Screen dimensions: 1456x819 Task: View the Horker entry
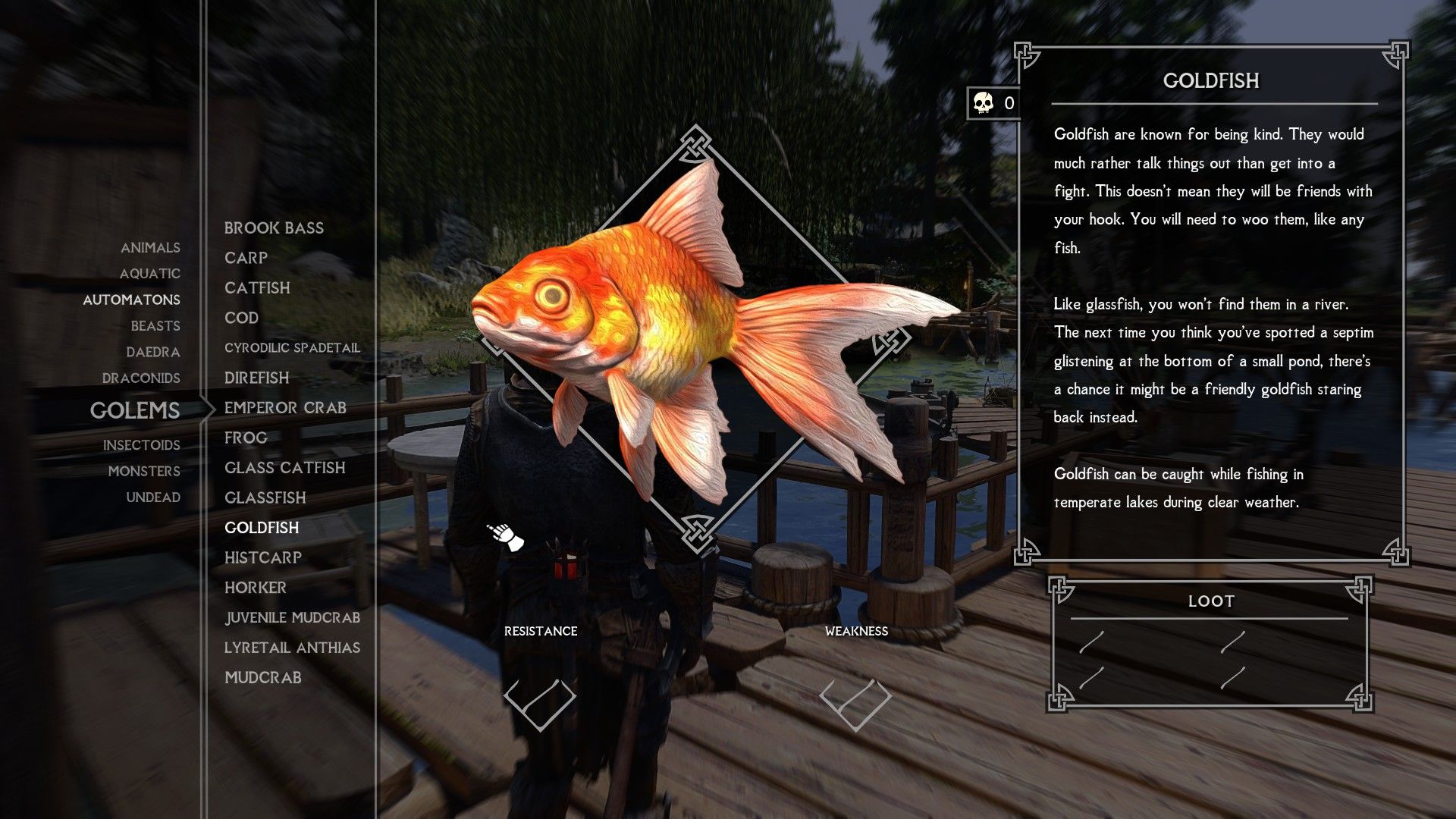255,588
